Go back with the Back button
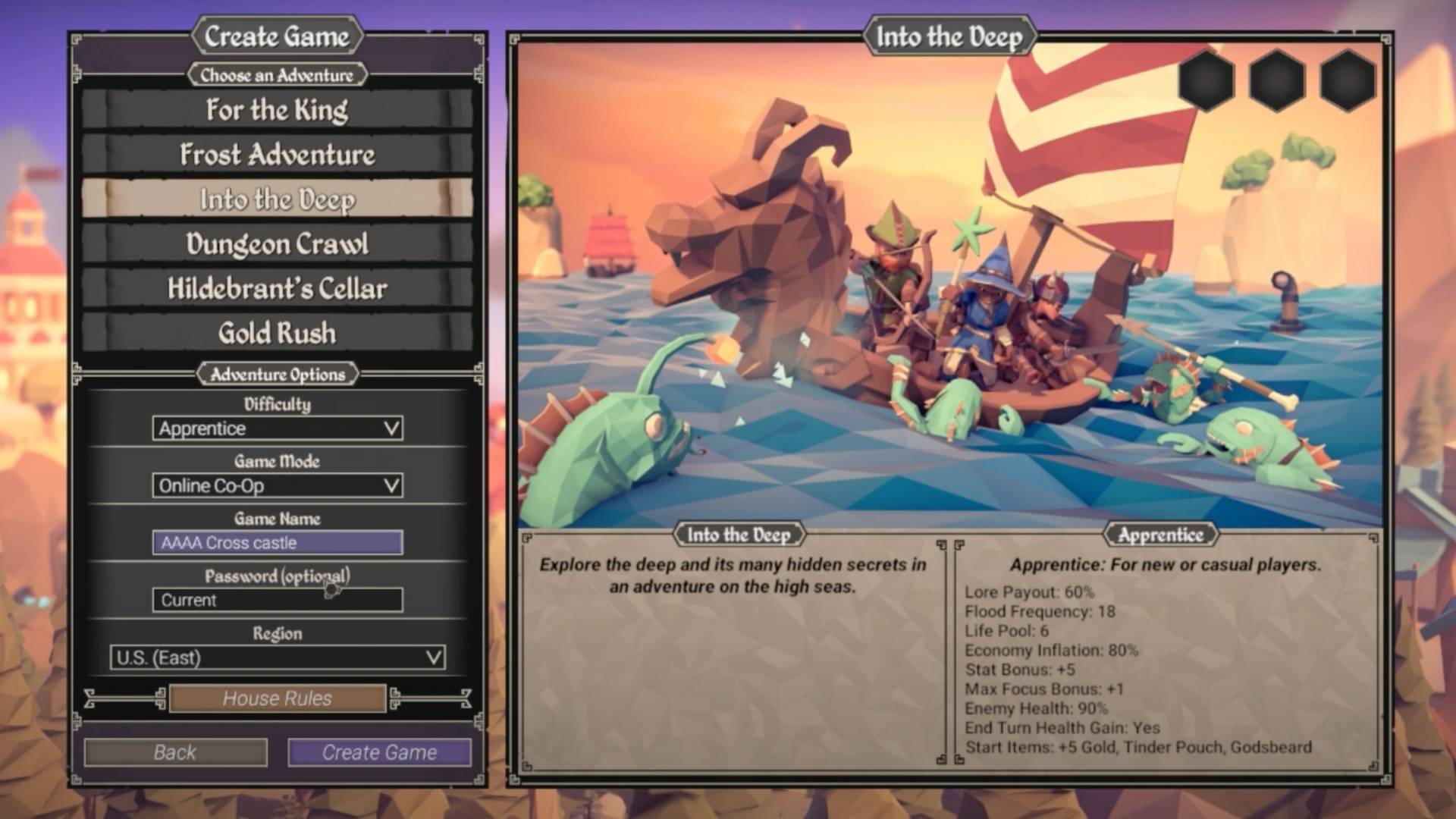 click(175, 752)
